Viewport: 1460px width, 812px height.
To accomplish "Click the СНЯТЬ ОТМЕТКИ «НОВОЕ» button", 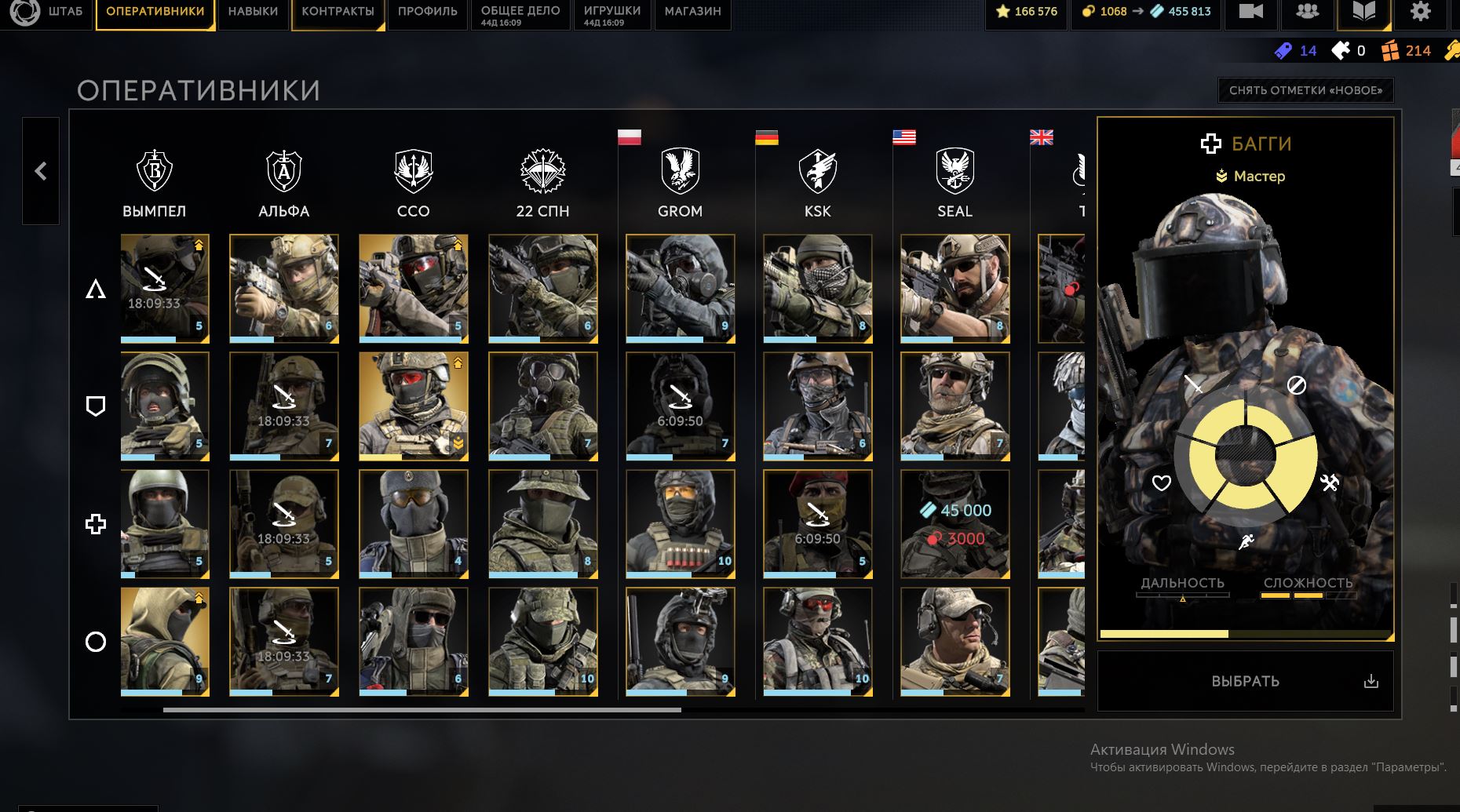I will [1305, 90].
